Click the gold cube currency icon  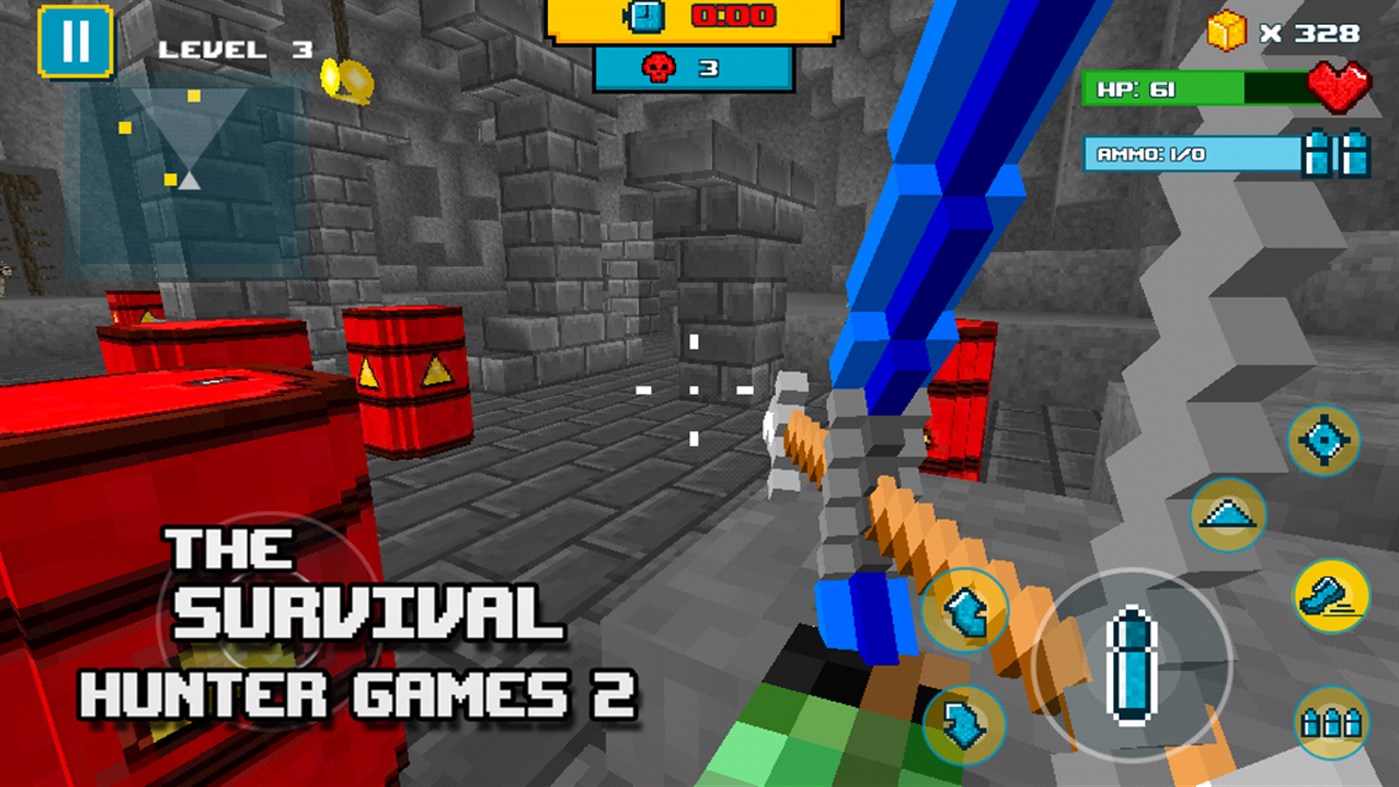coord(1228,31)
